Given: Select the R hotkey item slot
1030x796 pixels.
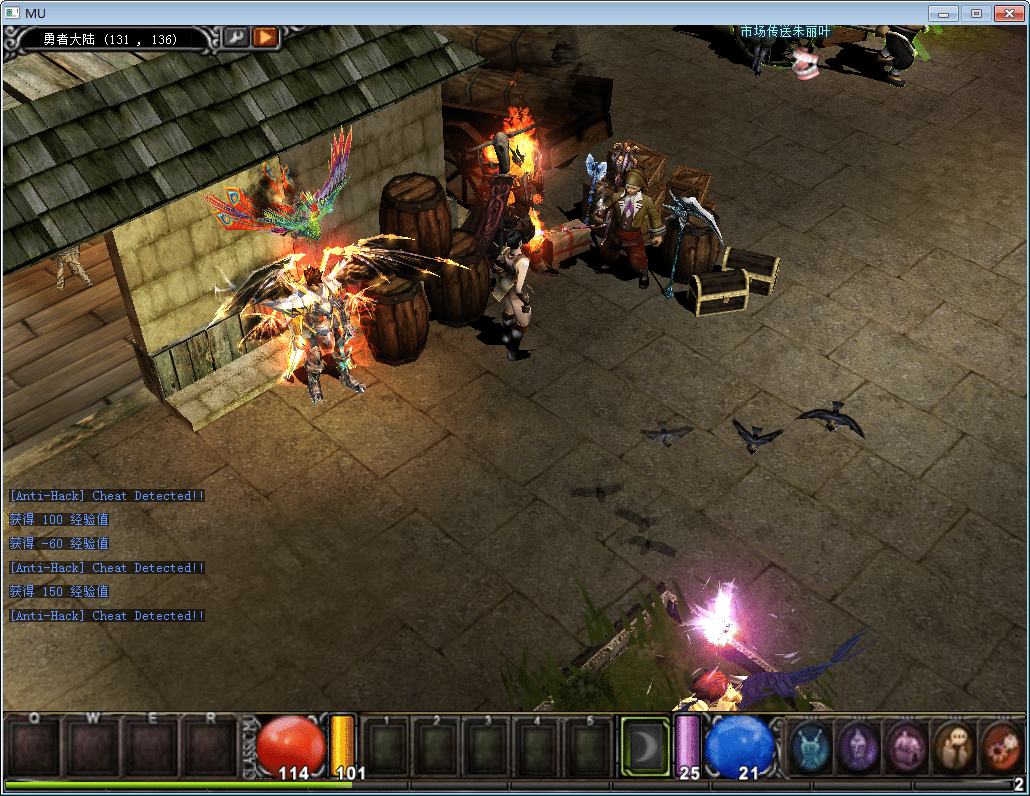Looking at the screenshot, I should pos(211,748).
